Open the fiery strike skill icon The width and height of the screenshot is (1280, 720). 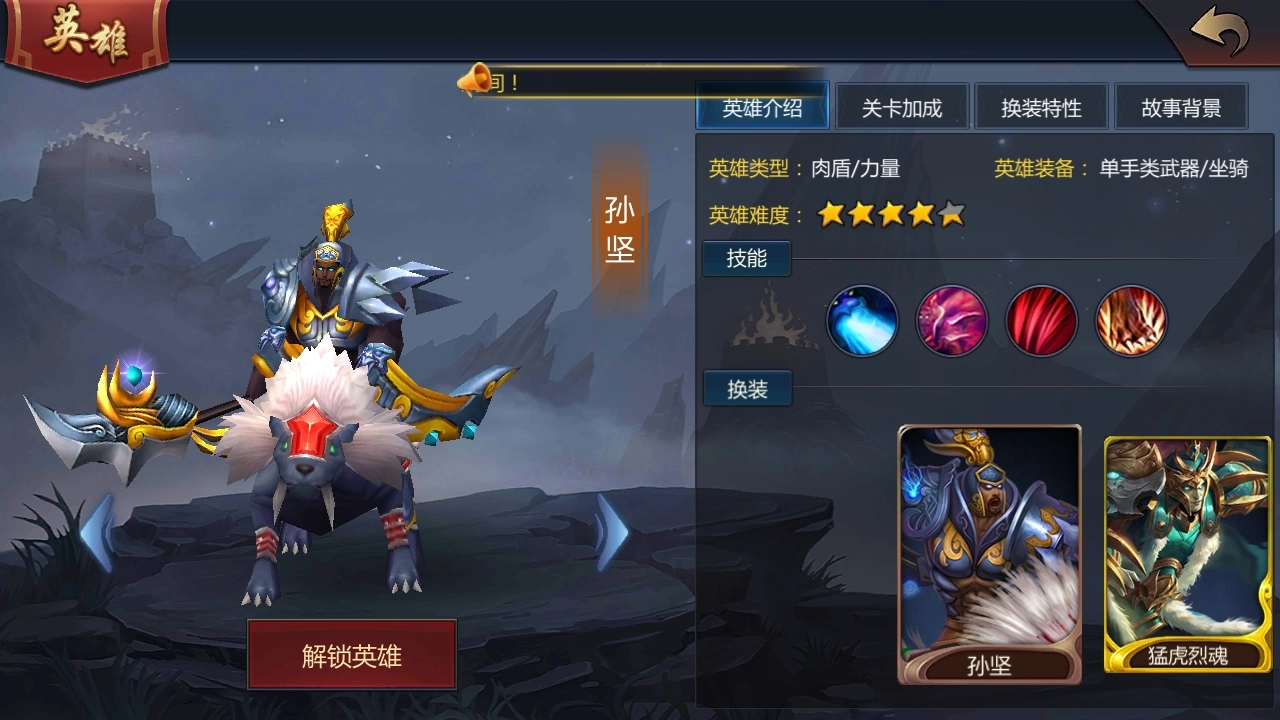[x=1132, y=320]
